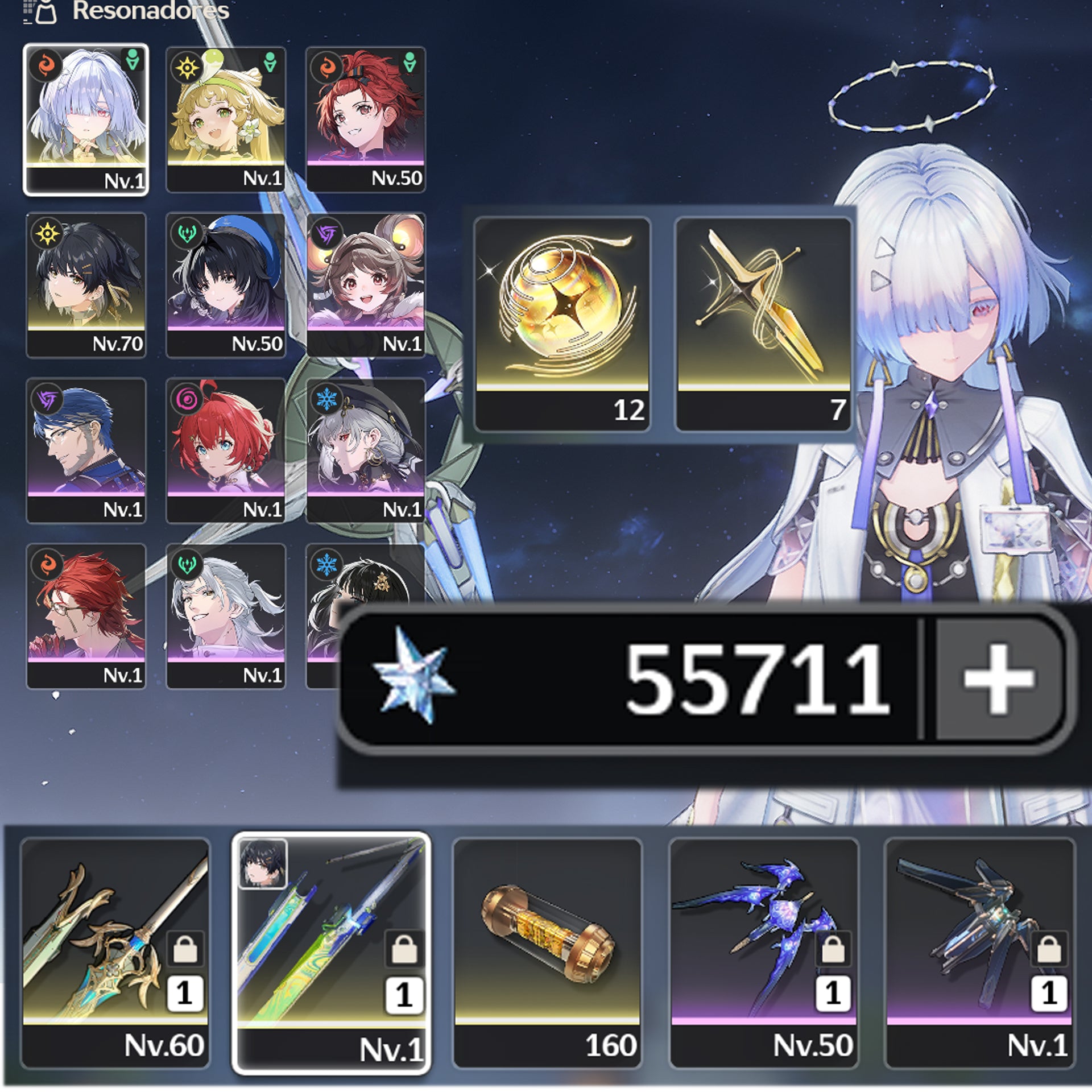Select the blue crystal gauntlets at Nv.50
The height and width of the screenshot is (1092, 1092).
click(x=763, y=953)
